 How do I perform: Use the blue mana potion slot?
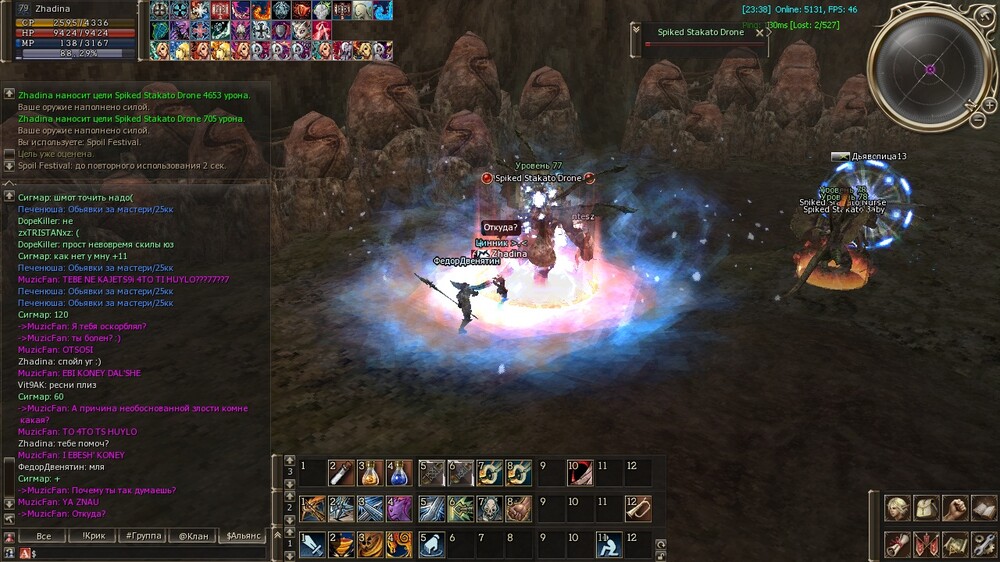[x=399, y=472]
